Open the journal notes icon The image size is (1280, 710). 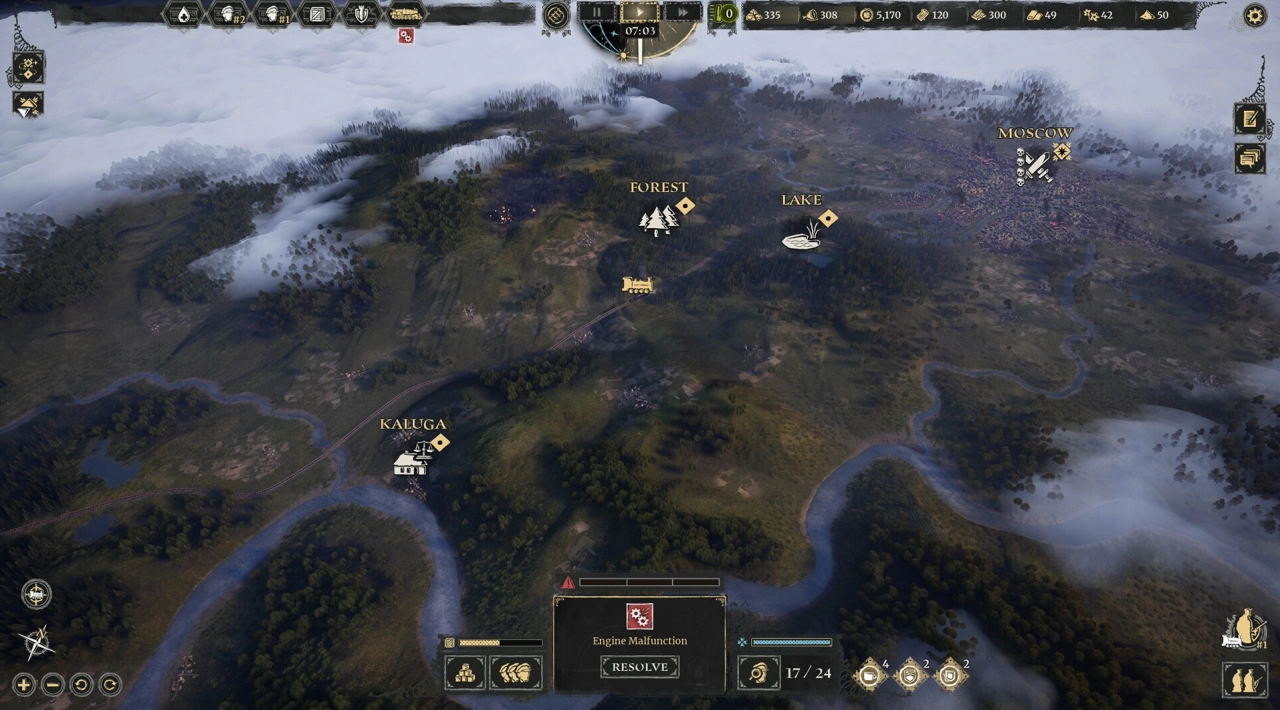coord(1249,118)
